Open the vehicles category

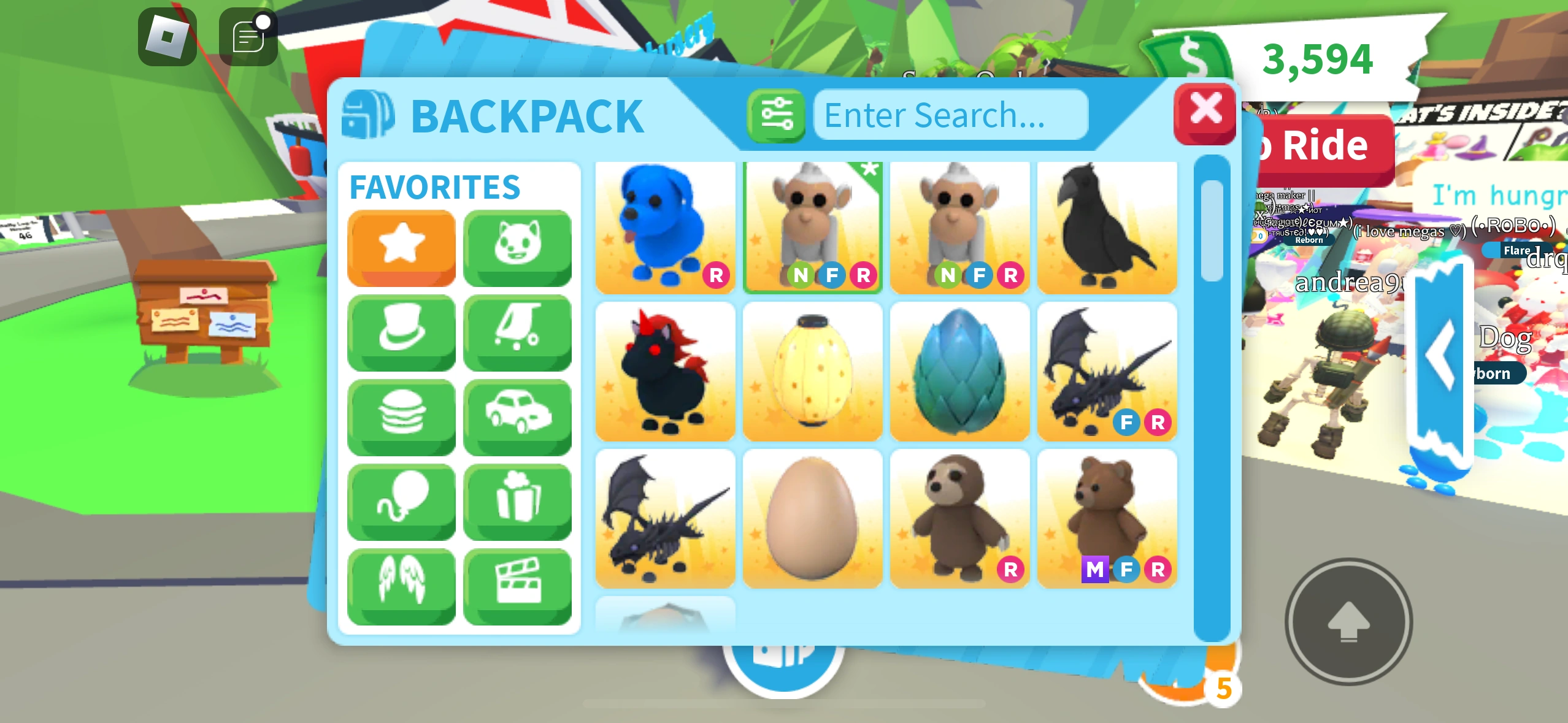518,416
